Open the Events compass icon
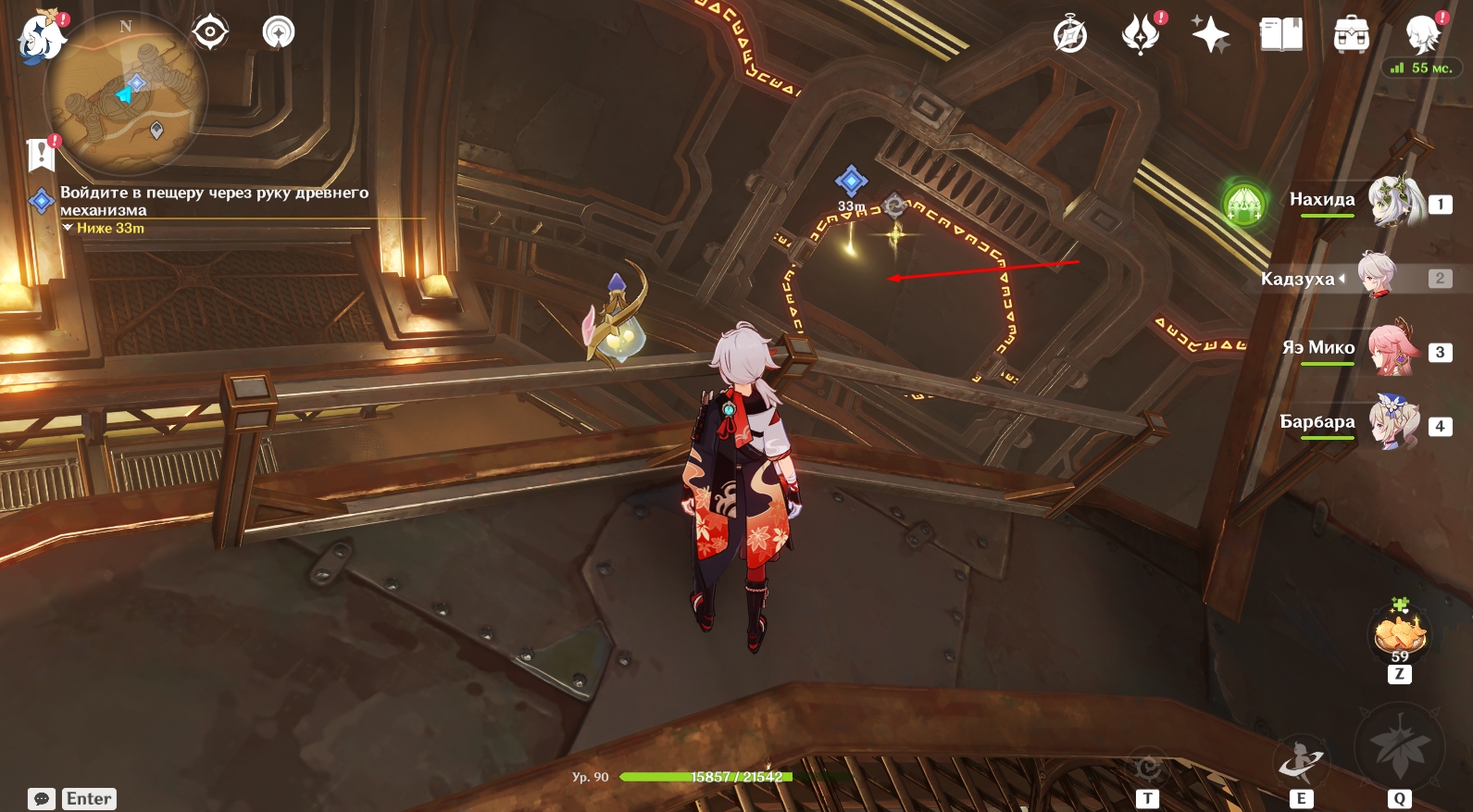 [1070, 35]
